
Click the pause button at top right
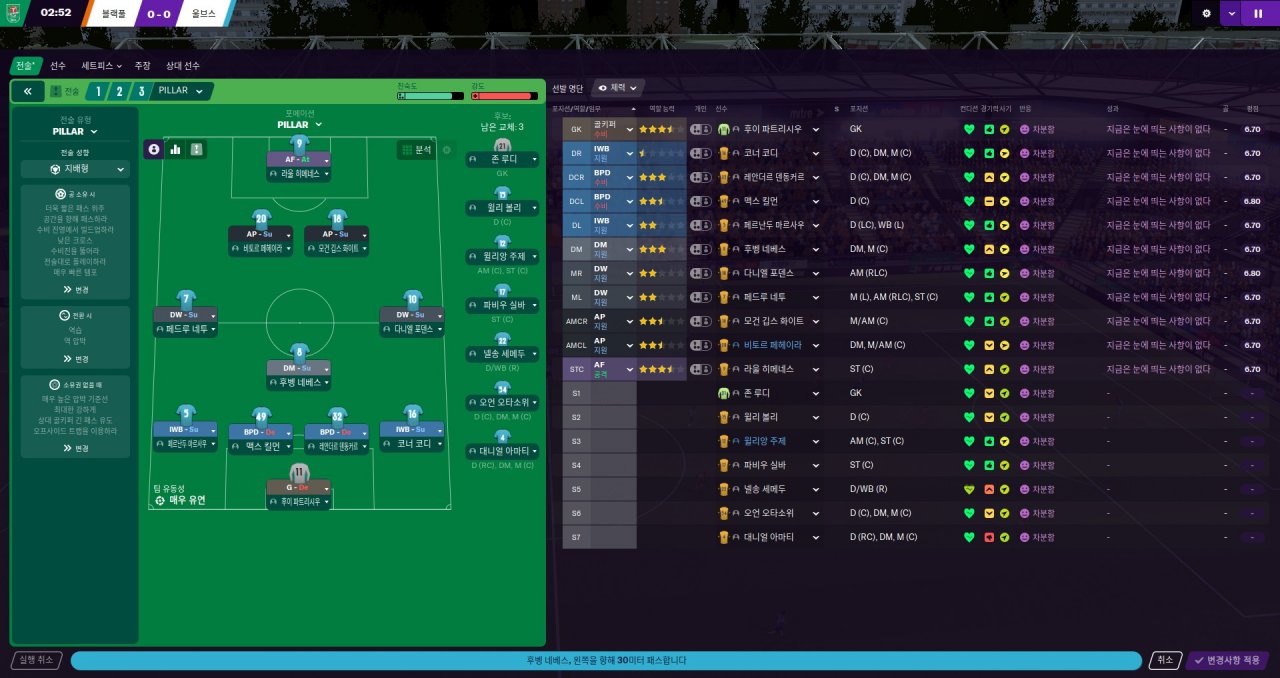(x=1257, y=13)
